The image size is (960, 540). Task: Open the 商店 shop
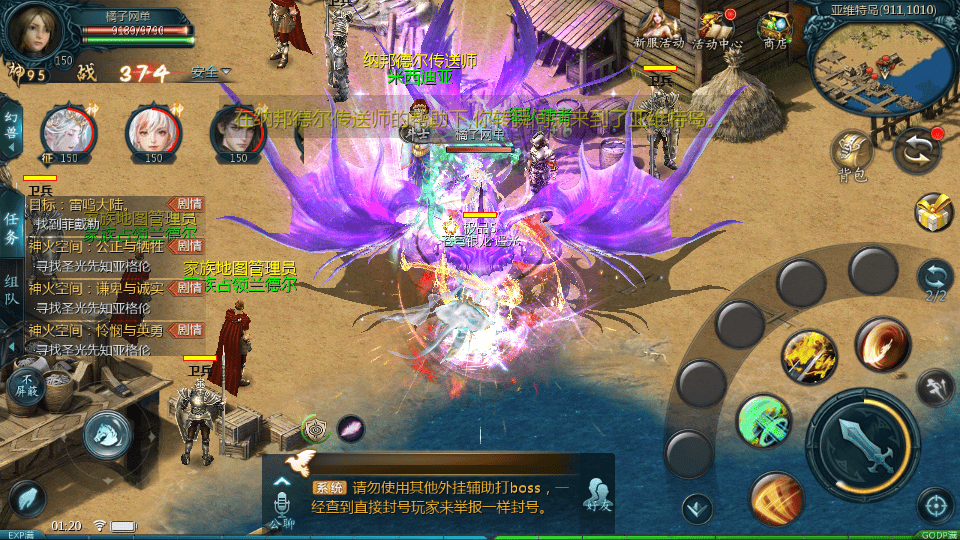pyautogui.click(x=774, y=27)
